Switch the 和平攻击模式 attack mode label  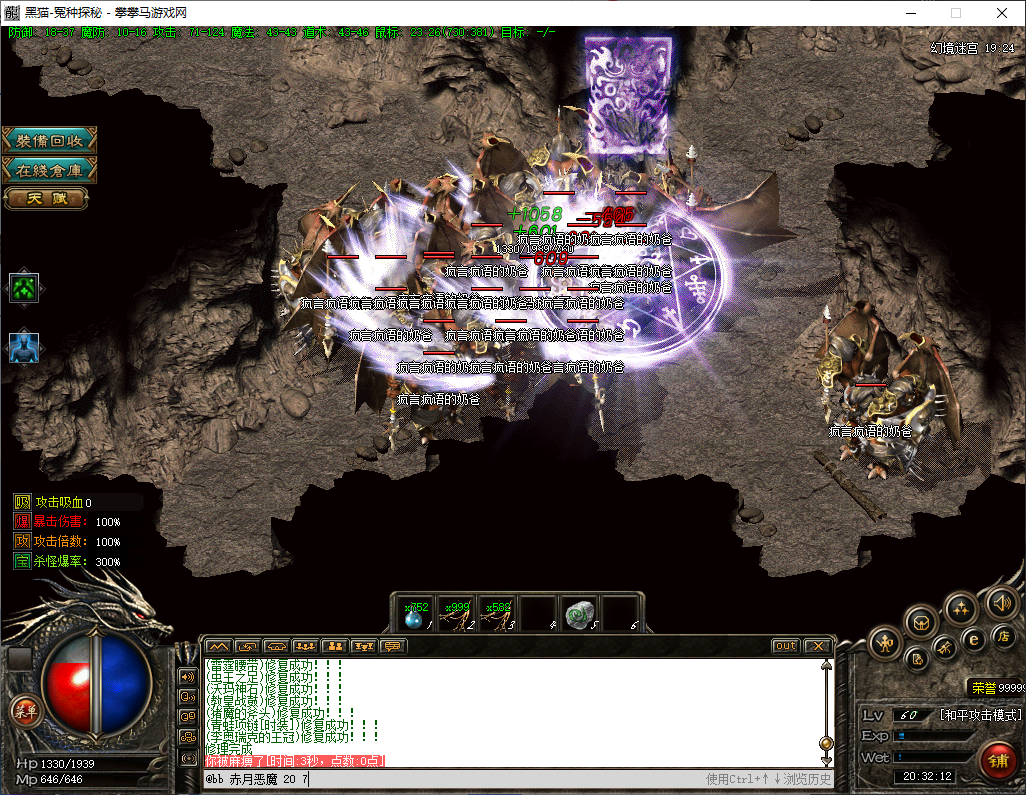tap(979, 715)
